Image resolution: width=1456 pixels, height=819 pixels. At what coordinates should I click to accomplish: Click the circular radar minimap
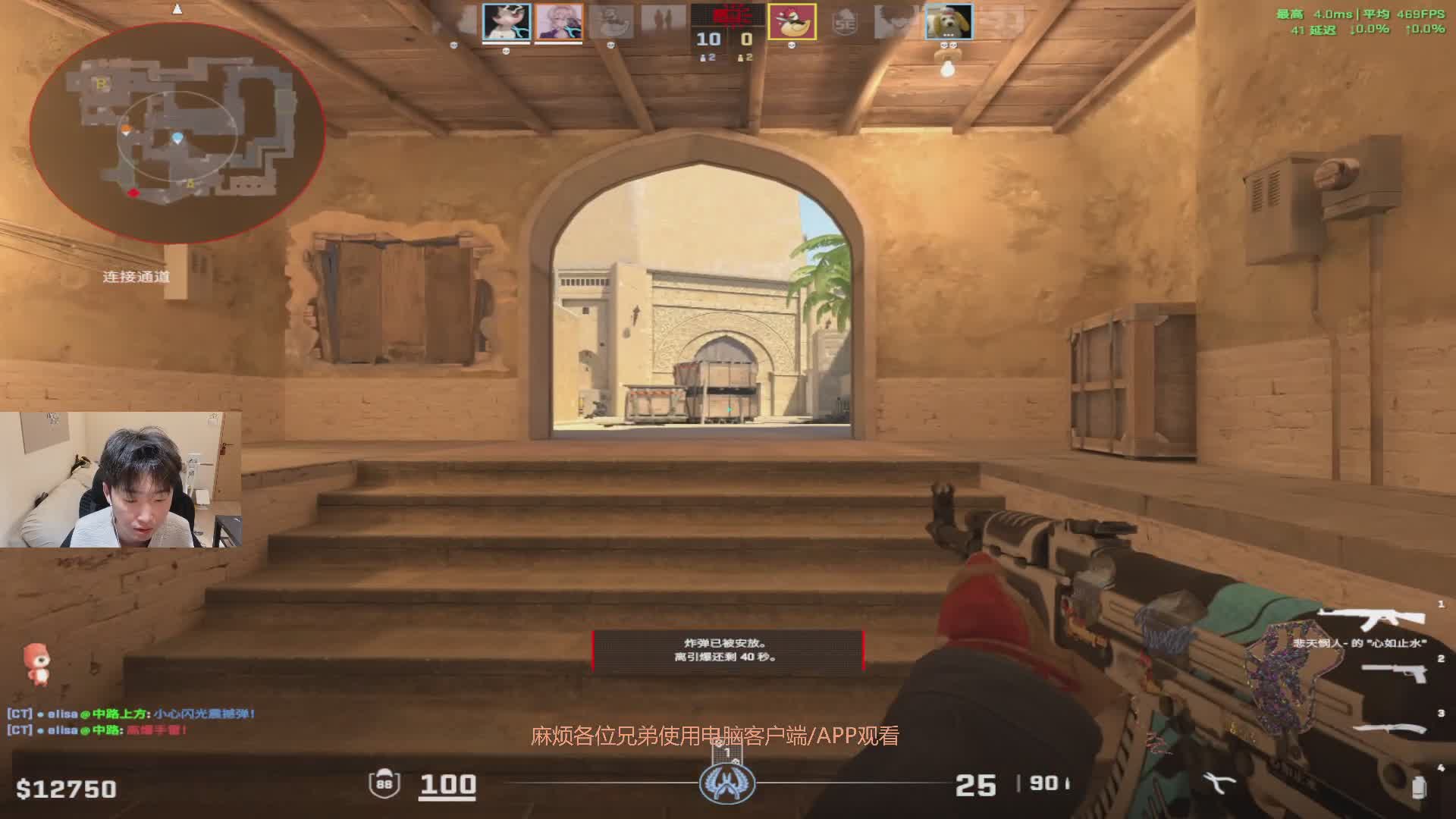coord(177,133)
